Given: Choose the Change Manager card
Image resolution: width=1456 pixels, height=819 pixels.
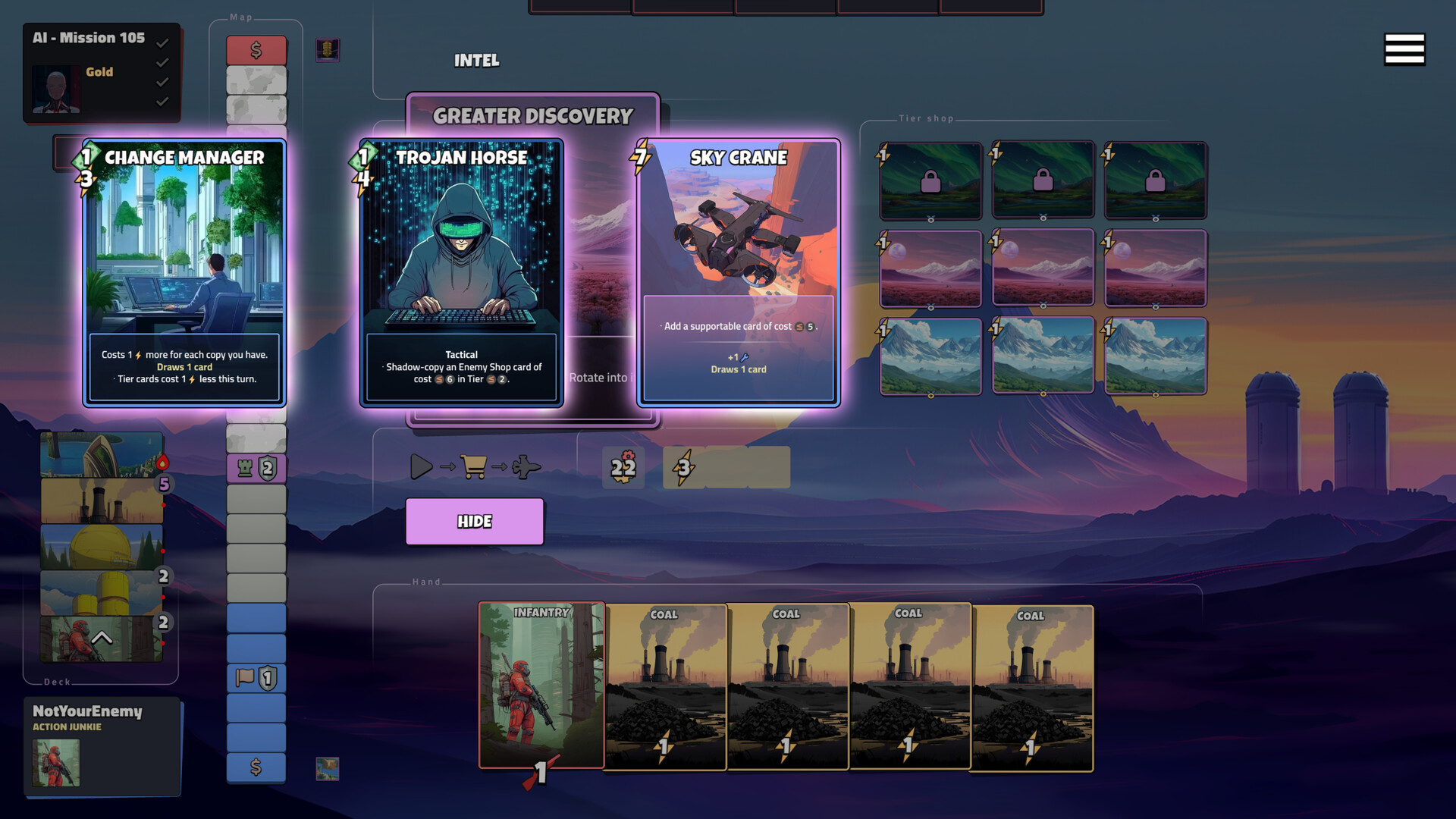Looking at the screenshot, I should (184, 273).
